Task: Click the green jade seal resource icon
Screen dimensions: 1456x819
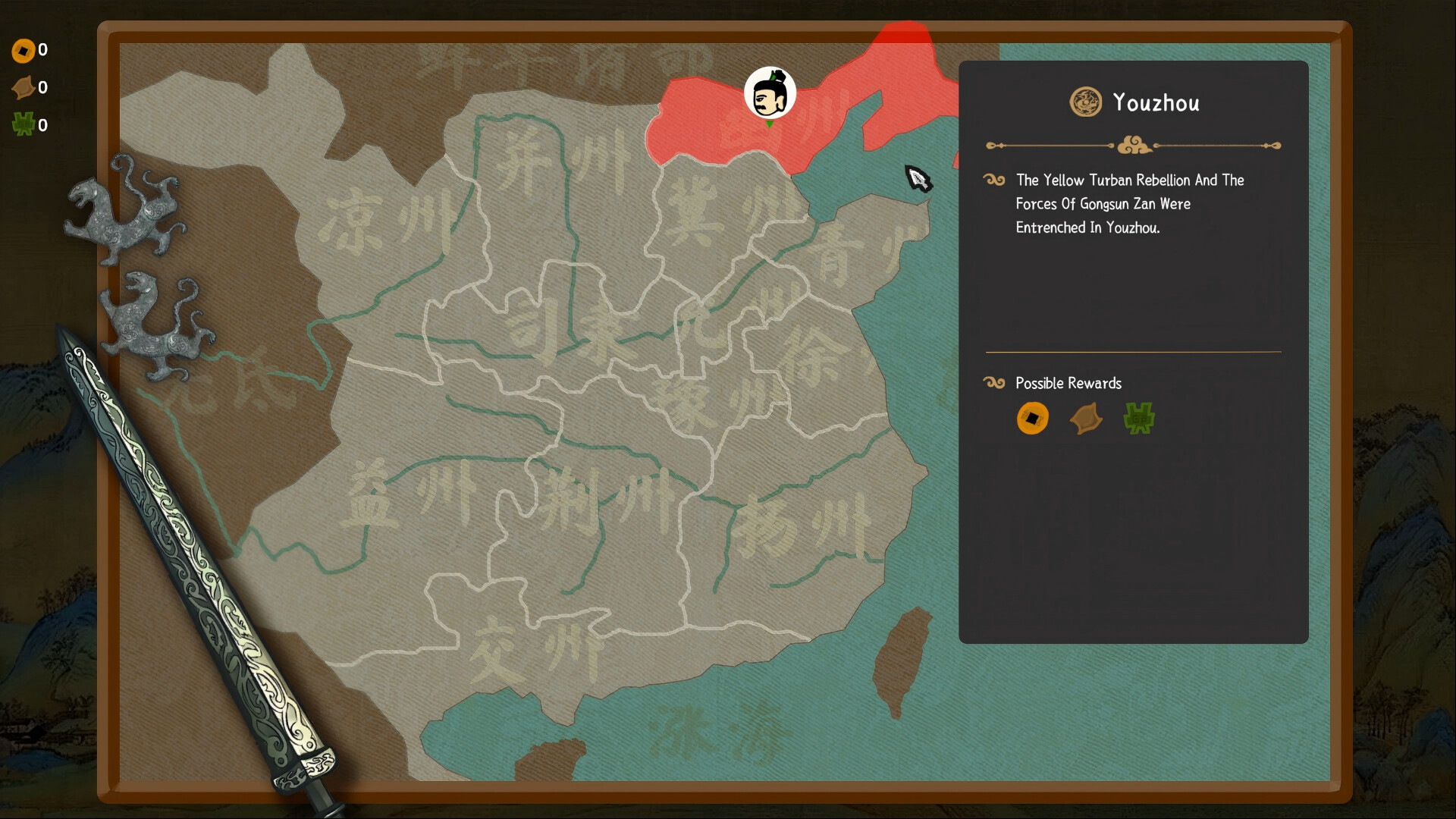Action: tap(24, 124)
